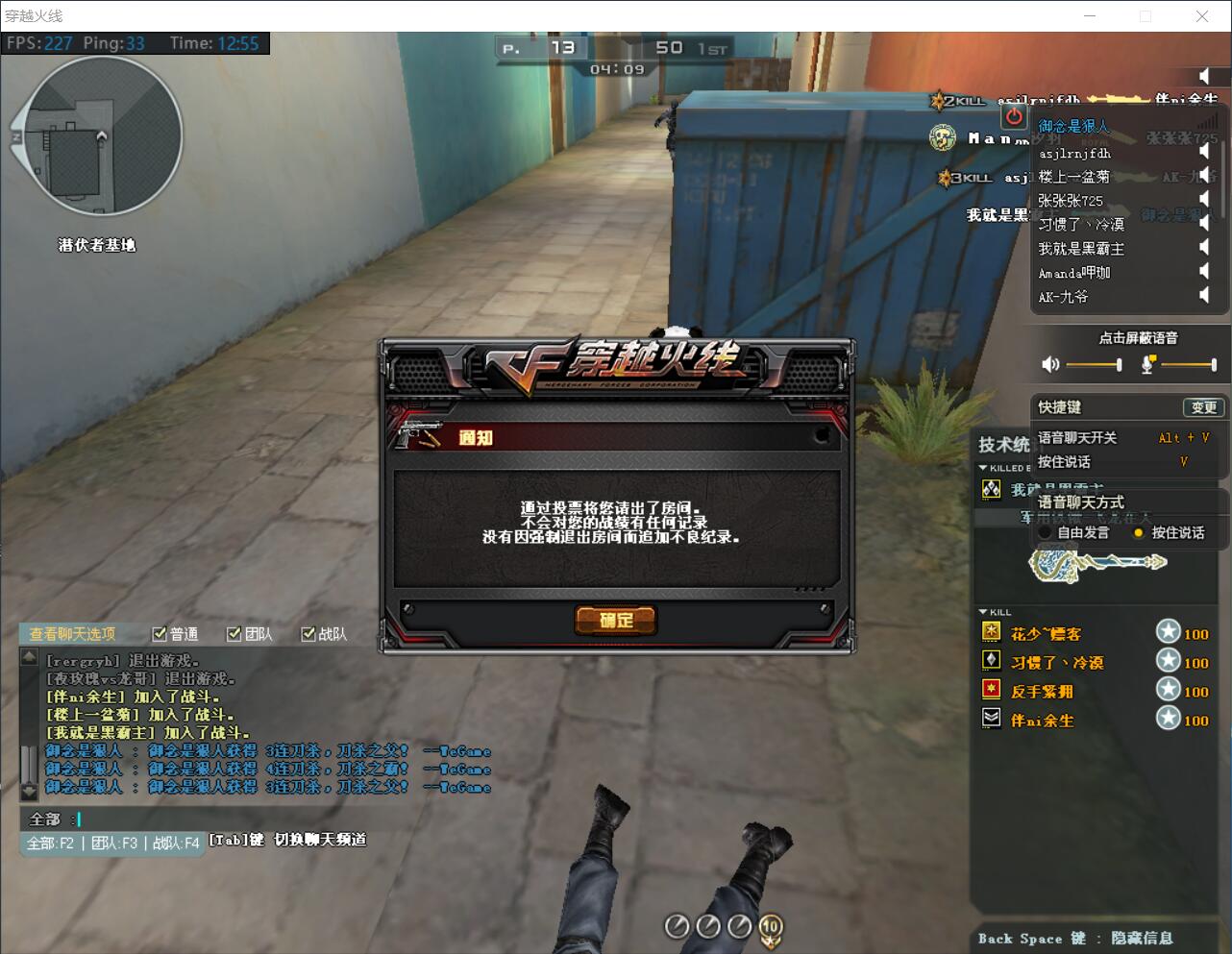Collapse the KILL list section
The height and width of the screenshot is (954, 1232).
tap(982, 612)
